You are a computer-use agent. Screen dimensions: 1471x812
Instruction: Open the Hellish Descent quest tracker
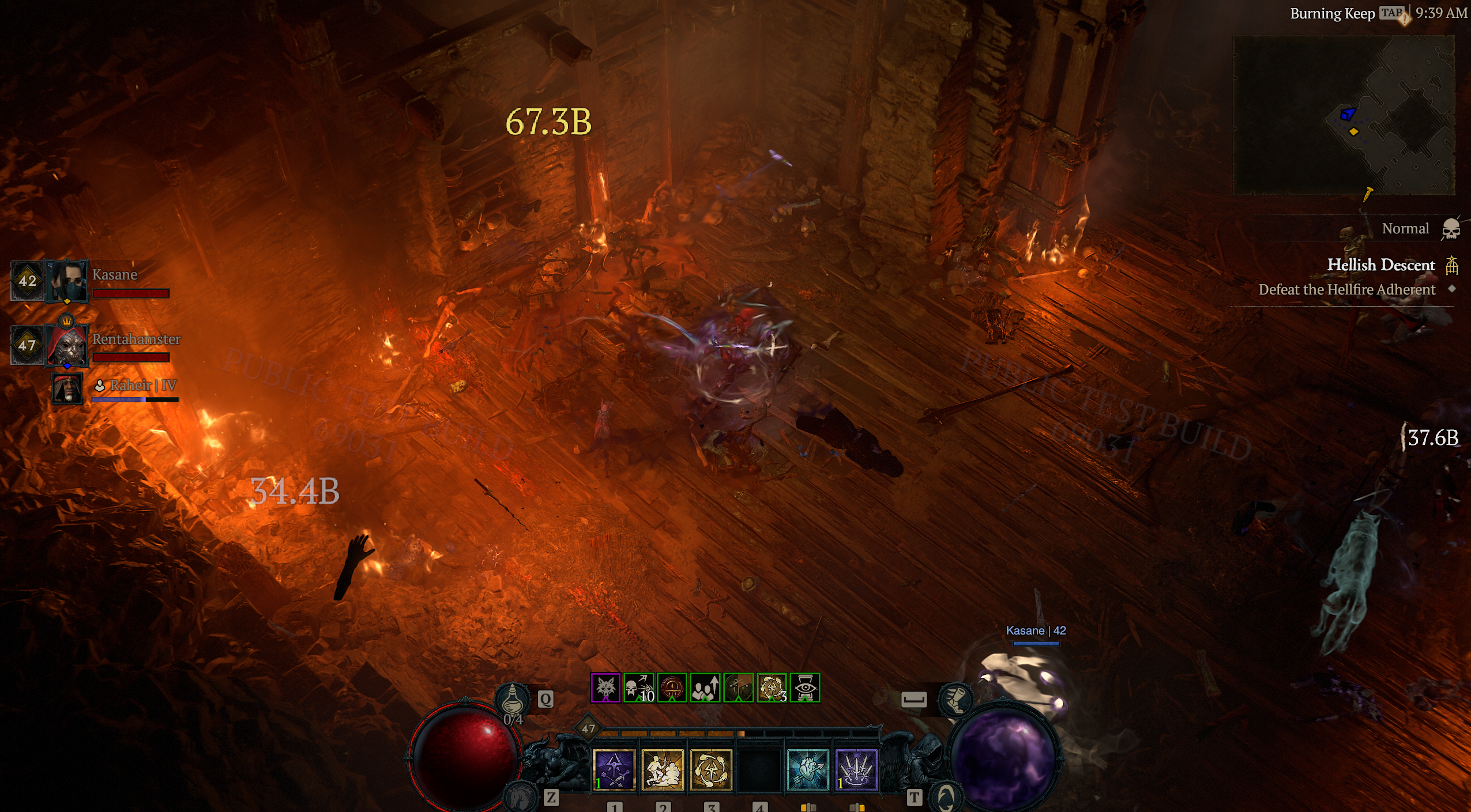click(x=1380, y=265)
